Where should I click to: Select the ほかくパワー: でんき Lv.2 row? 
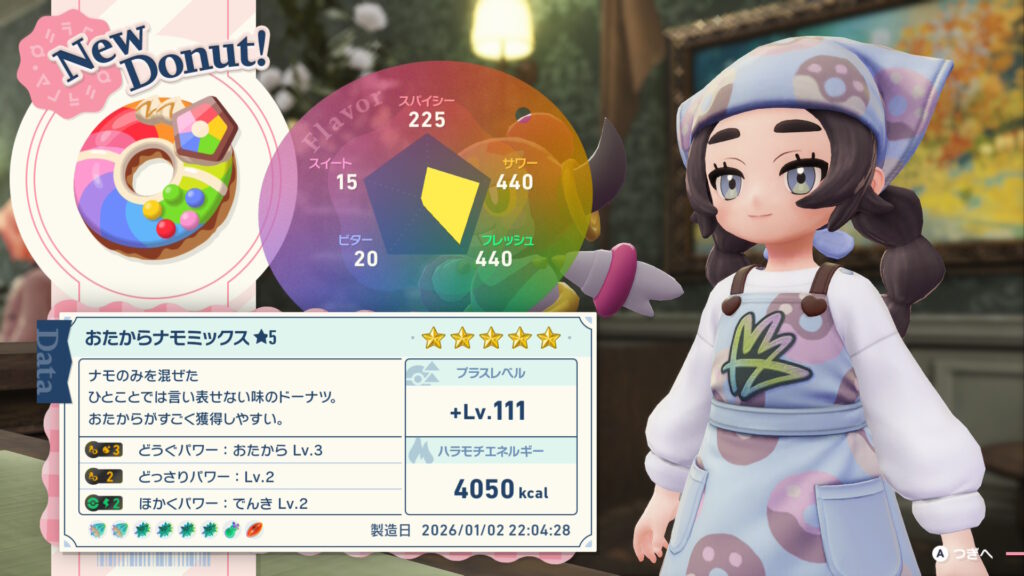[240, 503]
